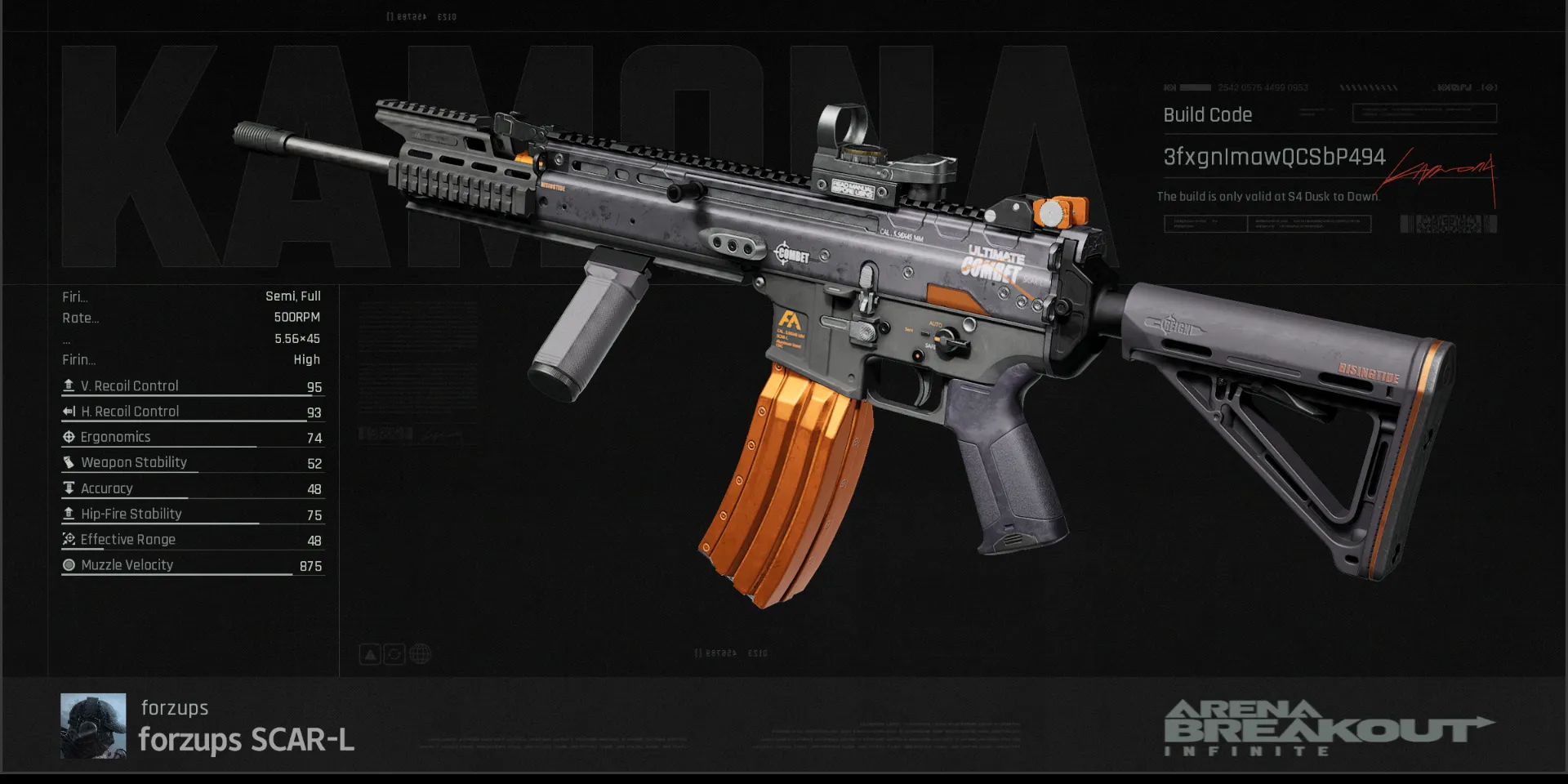Click the Weapon Stability stat icon
The height and width of the screenshot is (784, 1568).
click(69, 462)
